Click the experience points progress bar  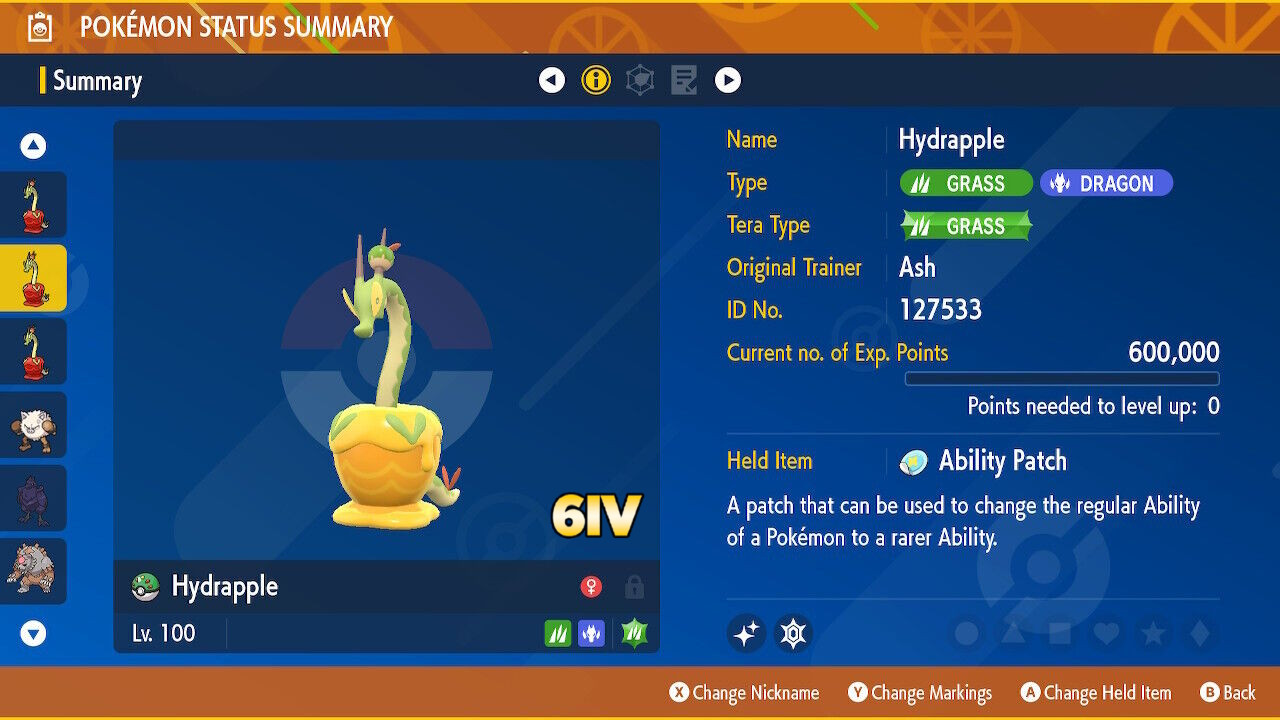pos(1063,379)
